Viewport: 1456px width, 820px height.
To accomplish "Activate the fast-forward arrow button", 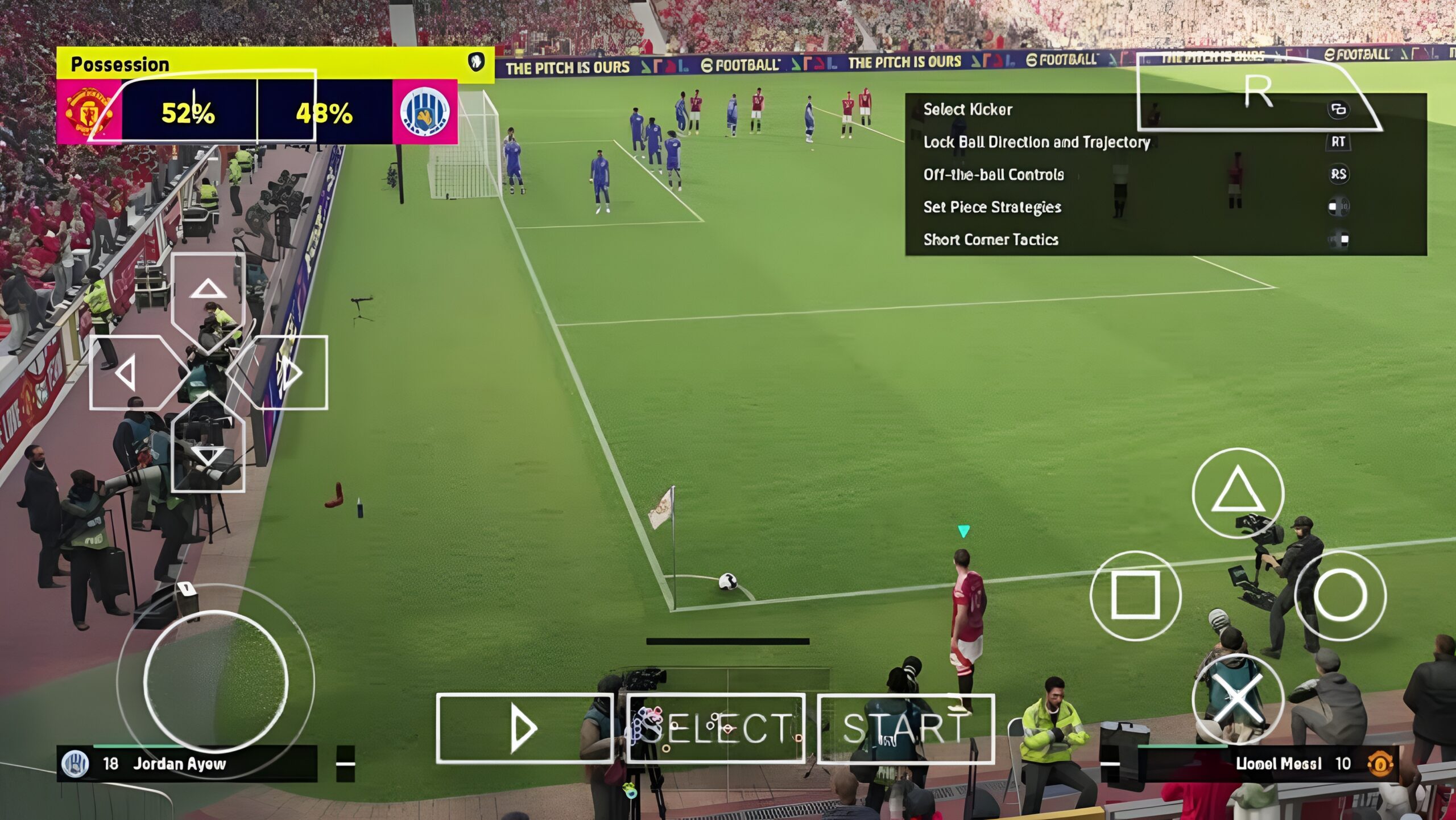I will click(524, 728).
